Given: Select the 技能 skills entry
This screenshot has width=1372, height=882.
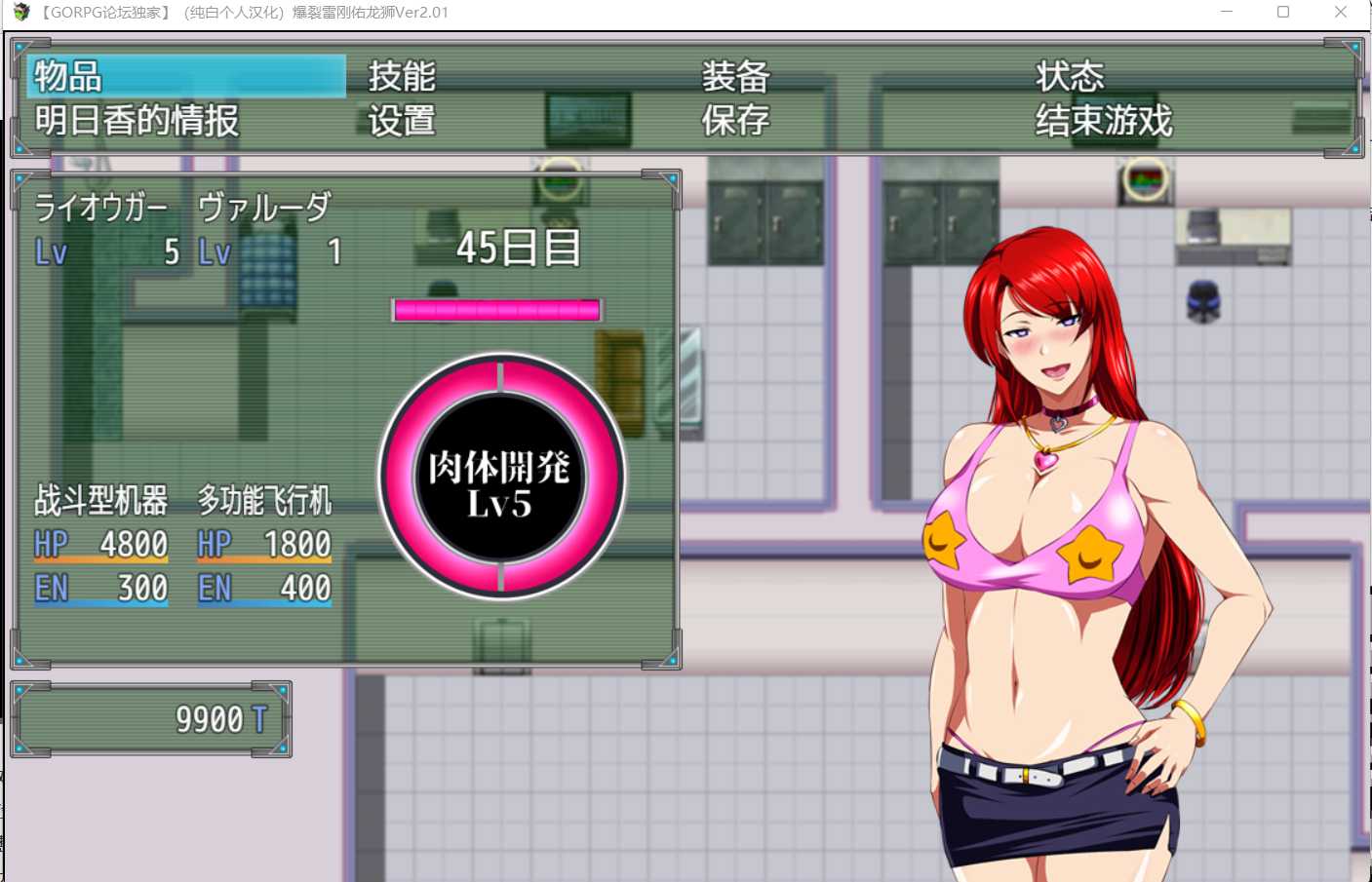Looking at the screenshot, I should (402, 76).
